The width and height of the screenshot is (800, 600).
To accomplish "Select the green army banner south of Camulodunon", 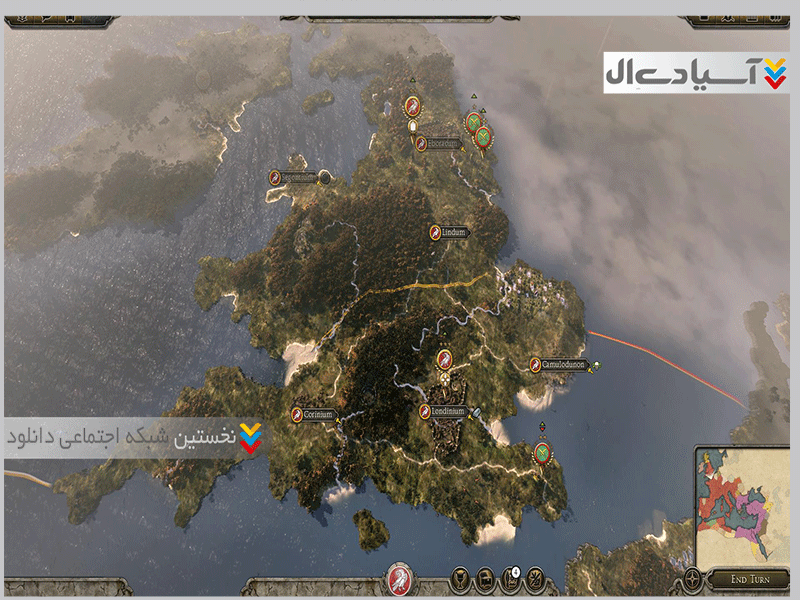I will (x=542, y=452).
